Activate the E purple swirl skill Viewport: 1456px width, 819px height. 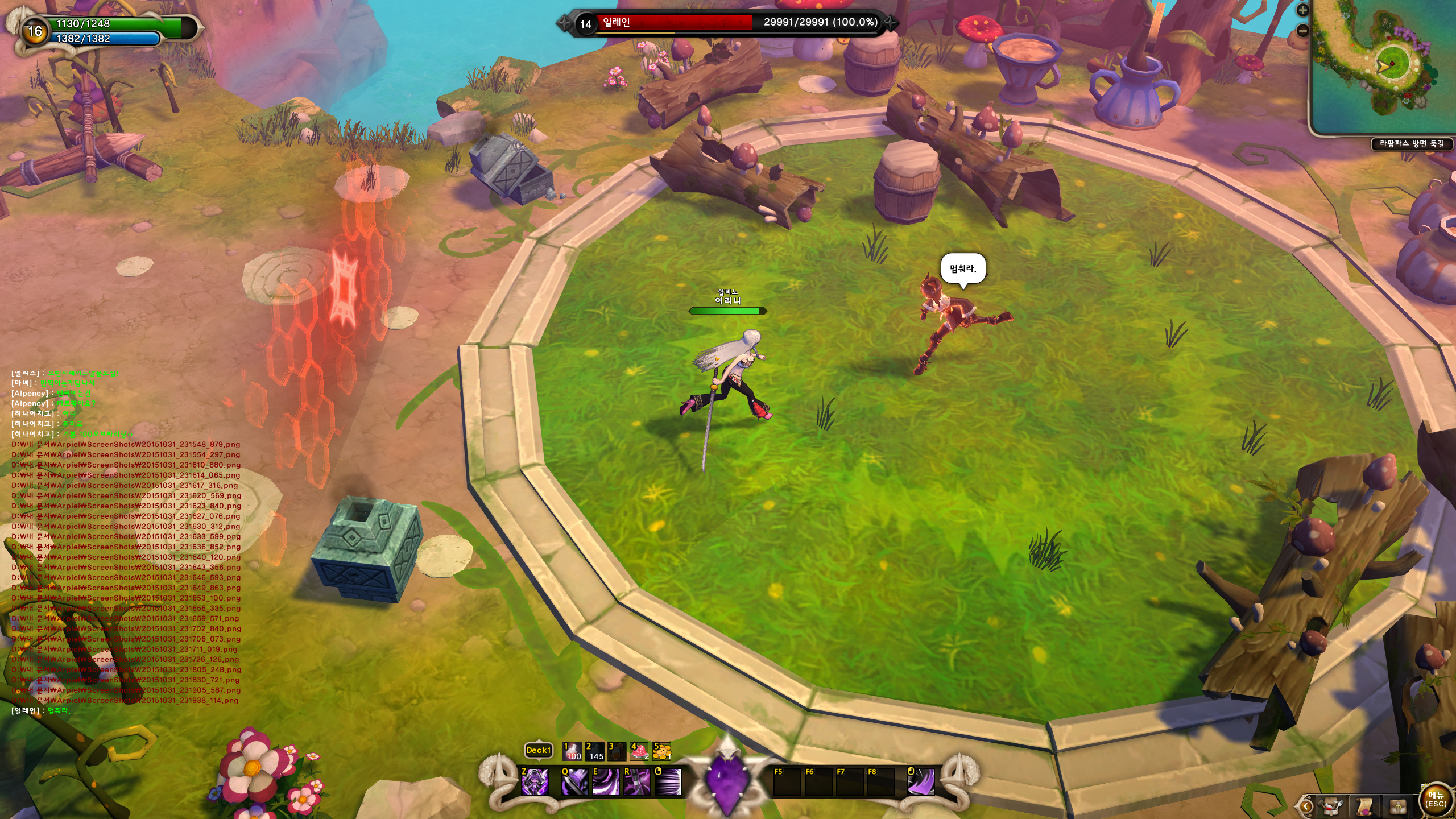coord(606,781)
